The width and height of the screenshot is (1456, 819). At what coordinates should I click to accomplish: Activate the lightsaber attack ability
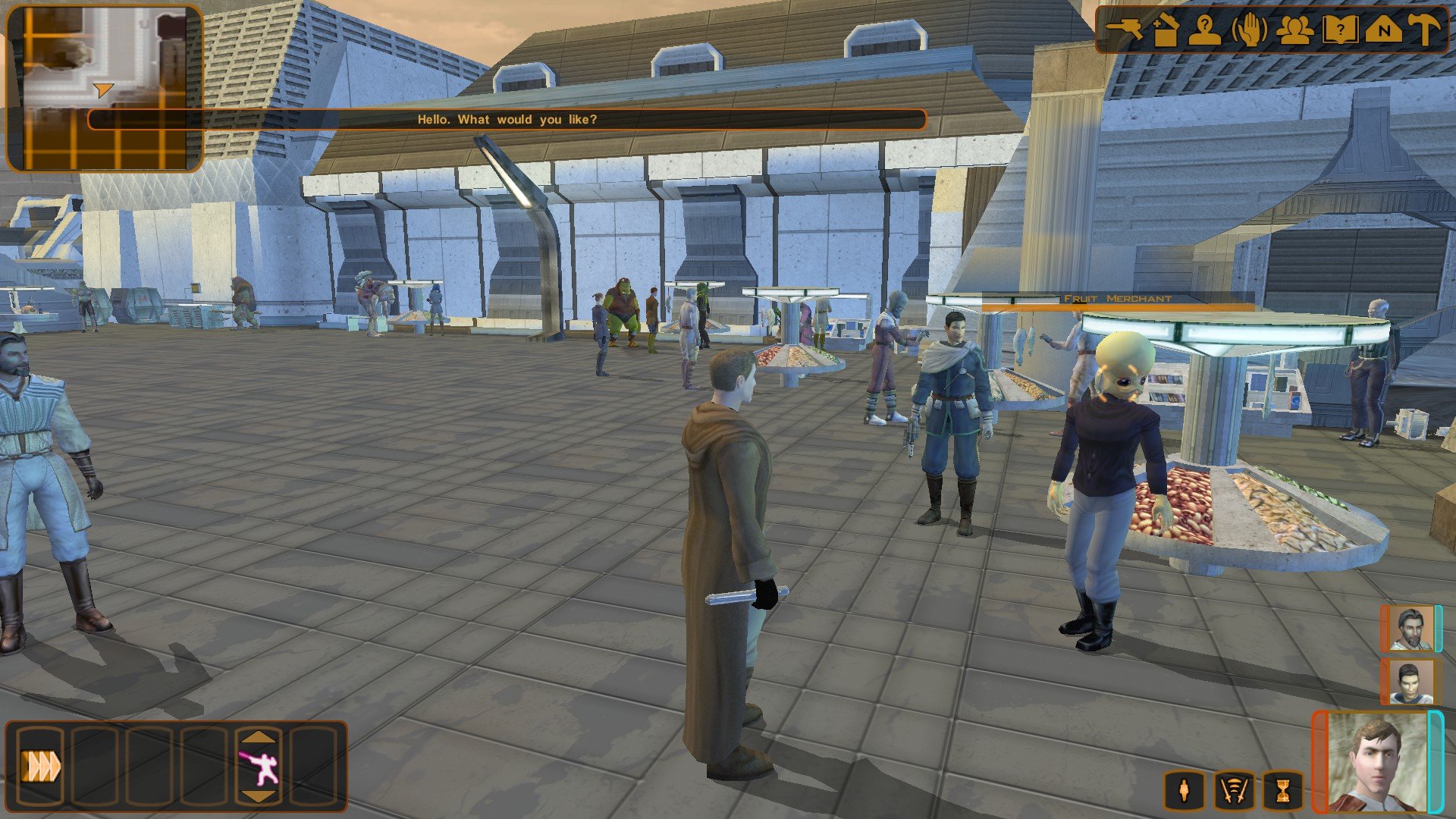pyautogui.click(x=259, y=767)
